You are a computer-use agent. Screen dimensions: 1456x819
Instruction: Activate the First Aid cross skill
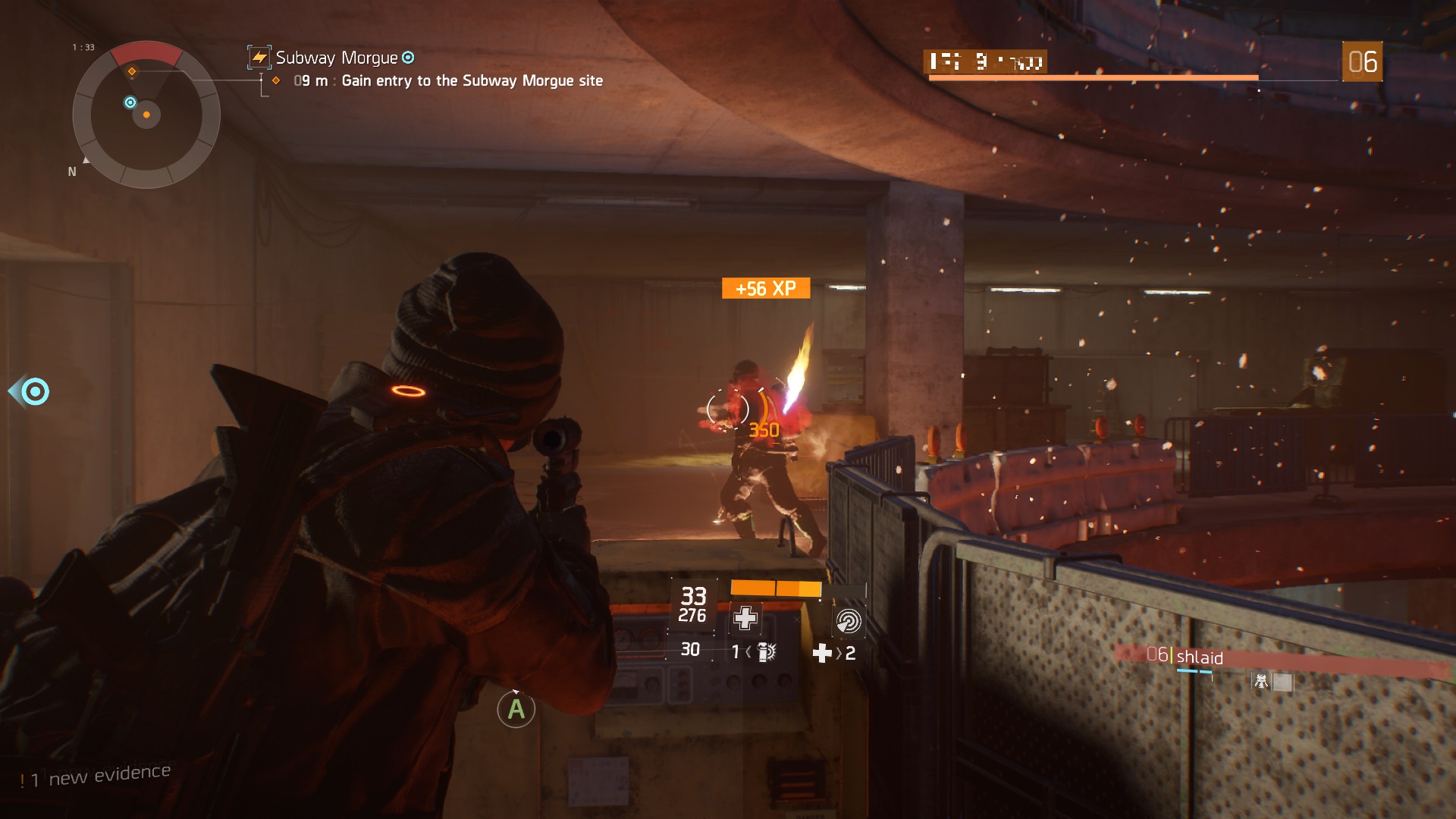click(745, 618)
